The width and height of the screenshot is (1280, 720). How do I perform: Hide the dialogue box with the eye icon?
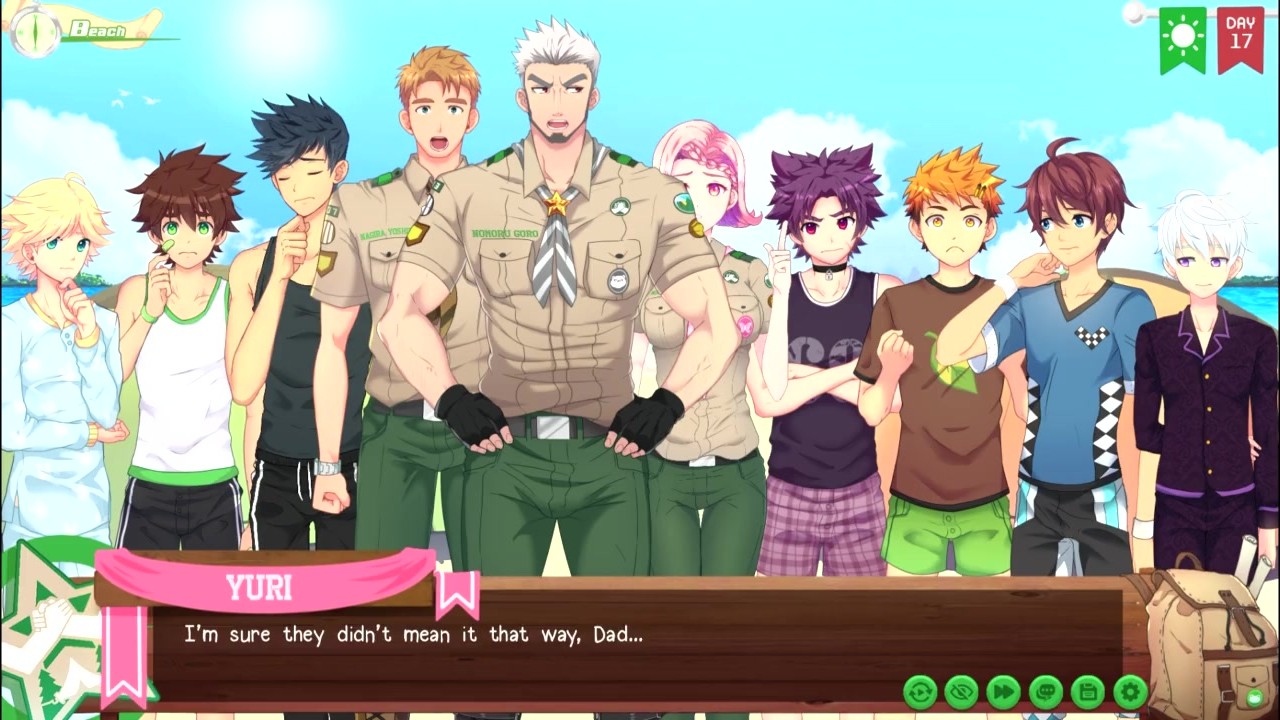tap(962, 691)
